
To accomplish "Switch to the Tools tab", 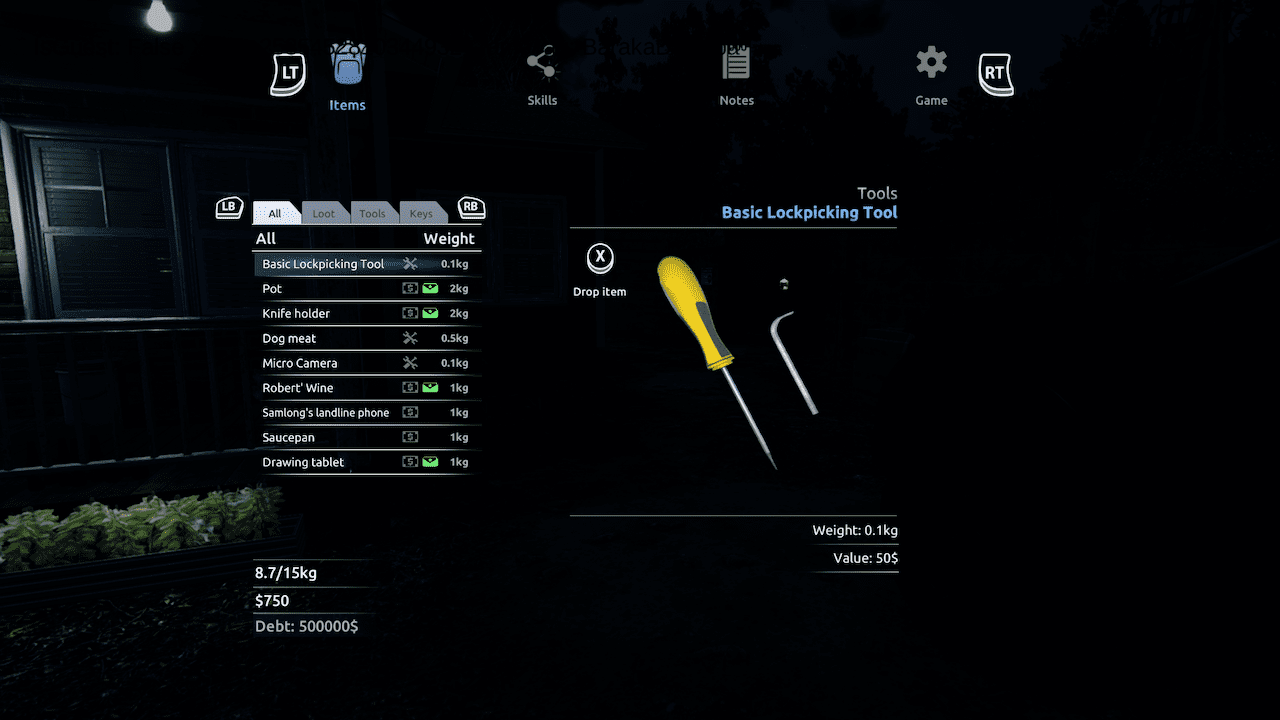I will coord(372,213).
